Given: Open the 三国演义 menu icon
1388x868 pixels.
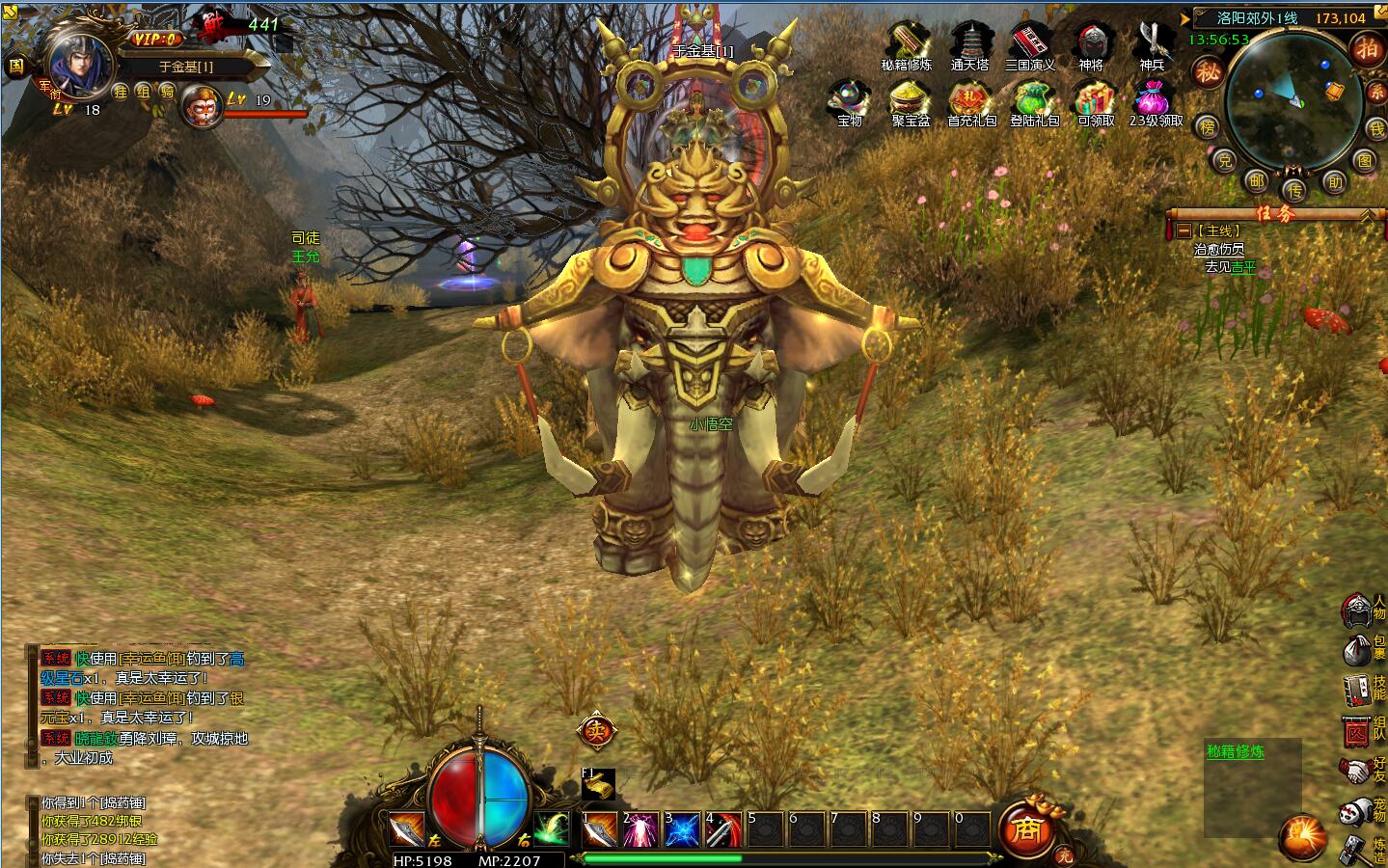Looking at the screenshot, I should point(1031,43).
